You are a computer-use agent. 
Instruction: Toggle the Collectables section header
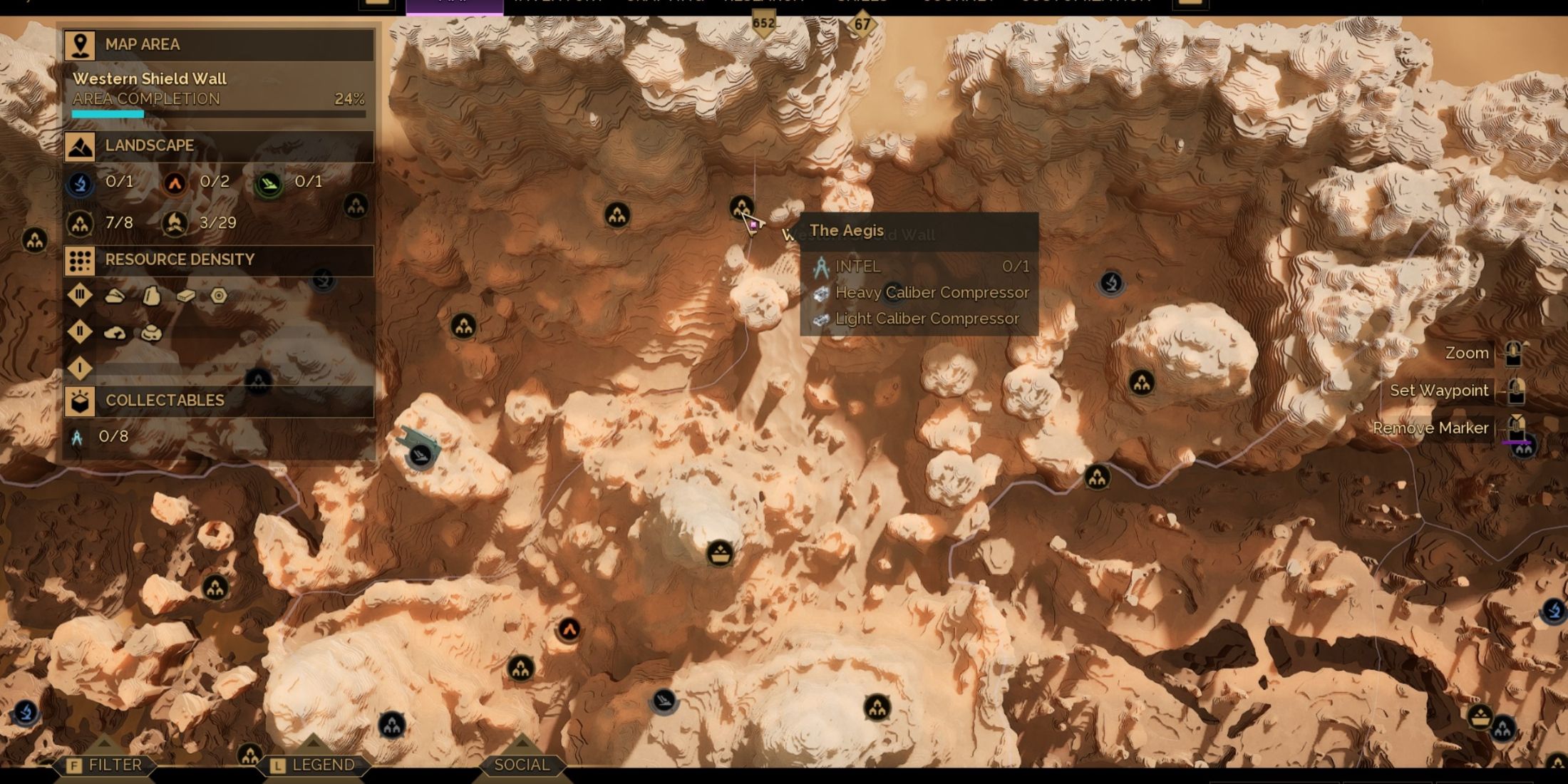point(218,401)
